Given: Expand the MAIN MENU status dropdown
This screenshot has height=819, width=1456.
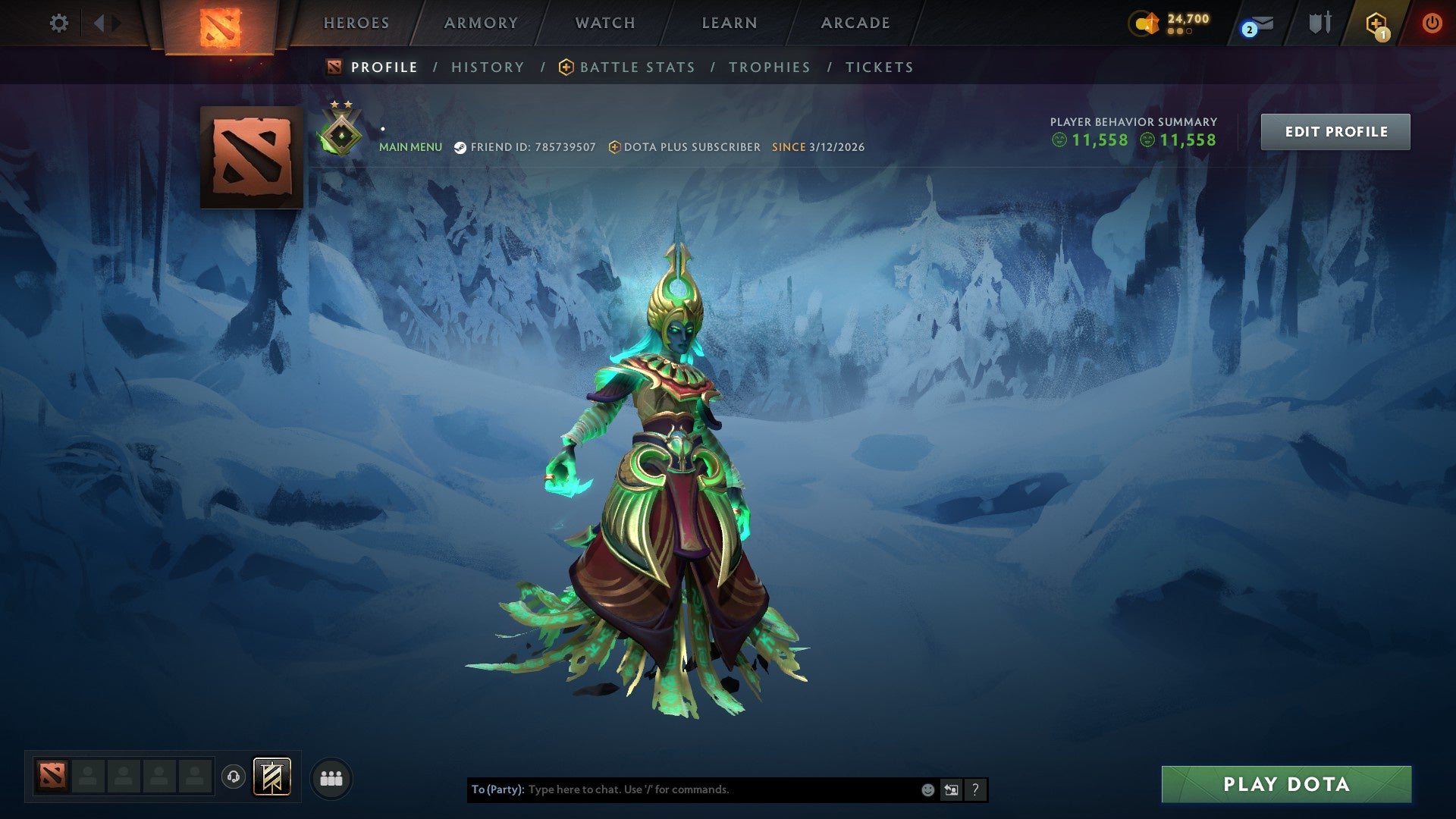Looking at the screenshot, I should (x=409, y=147).
